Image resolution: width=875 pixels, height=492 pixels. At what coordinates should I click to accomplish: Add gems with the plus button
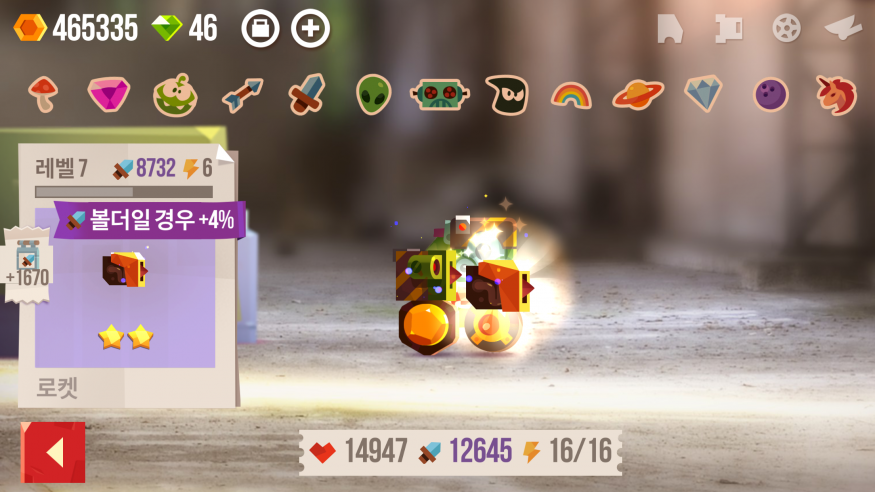click(x=310, y=28)
